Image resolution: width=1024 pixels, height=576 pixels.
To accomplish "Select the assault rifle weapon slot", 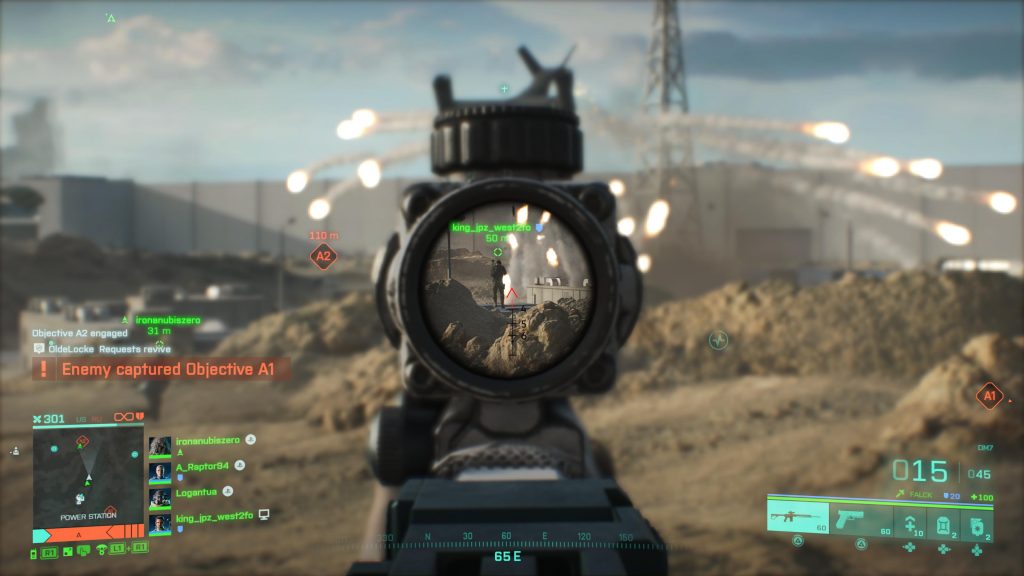I will tap(797, 519).
